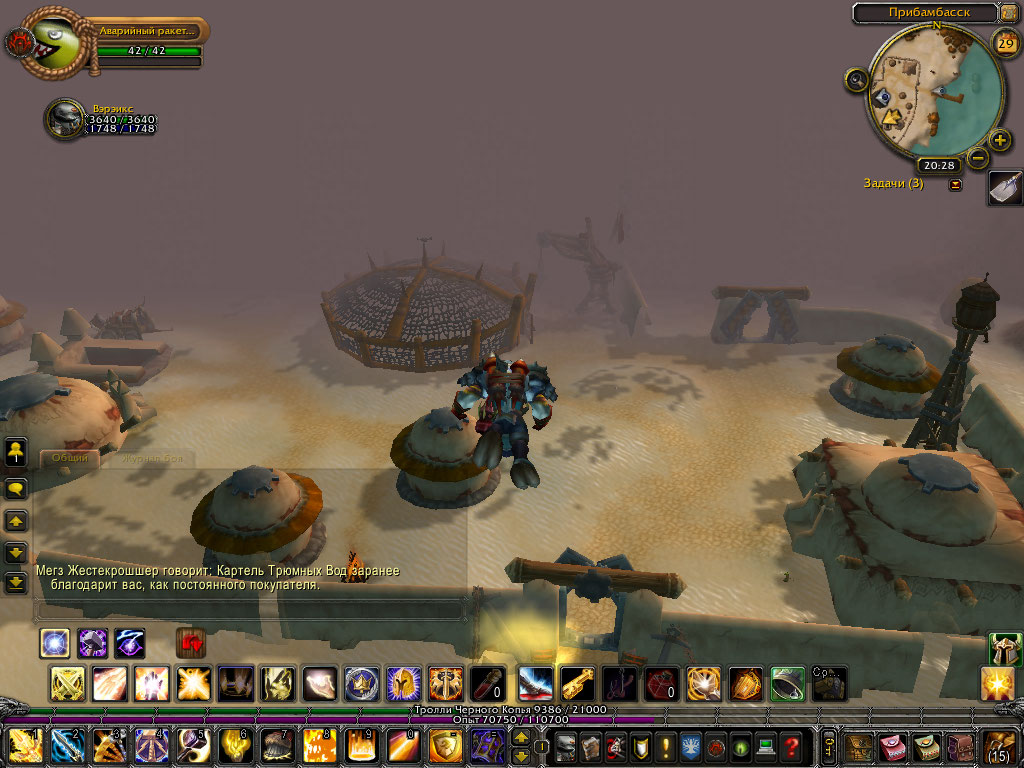Open the calendar showing day 29

[x=1006, y=42]
